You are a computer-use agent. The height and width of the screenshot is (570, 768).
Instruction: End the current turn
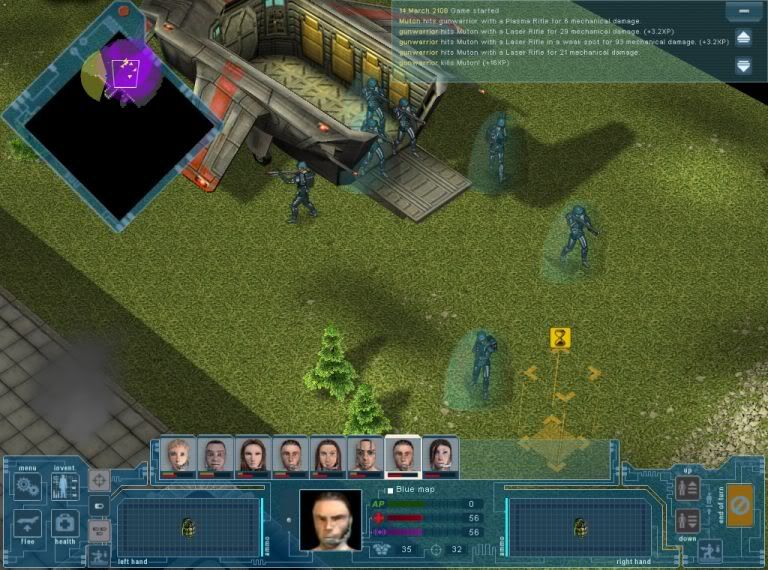click(739, 505)
